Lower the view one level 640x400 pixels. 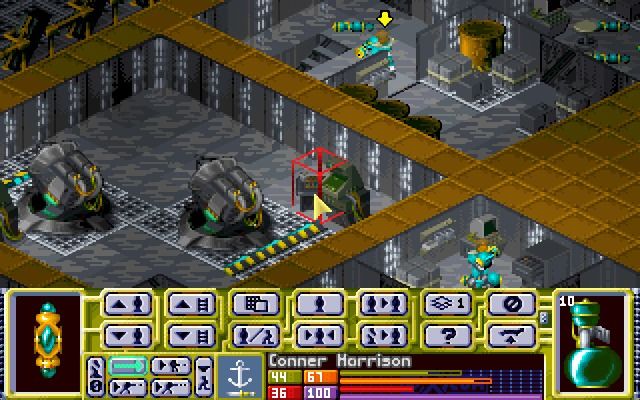(x=191, y=335)
